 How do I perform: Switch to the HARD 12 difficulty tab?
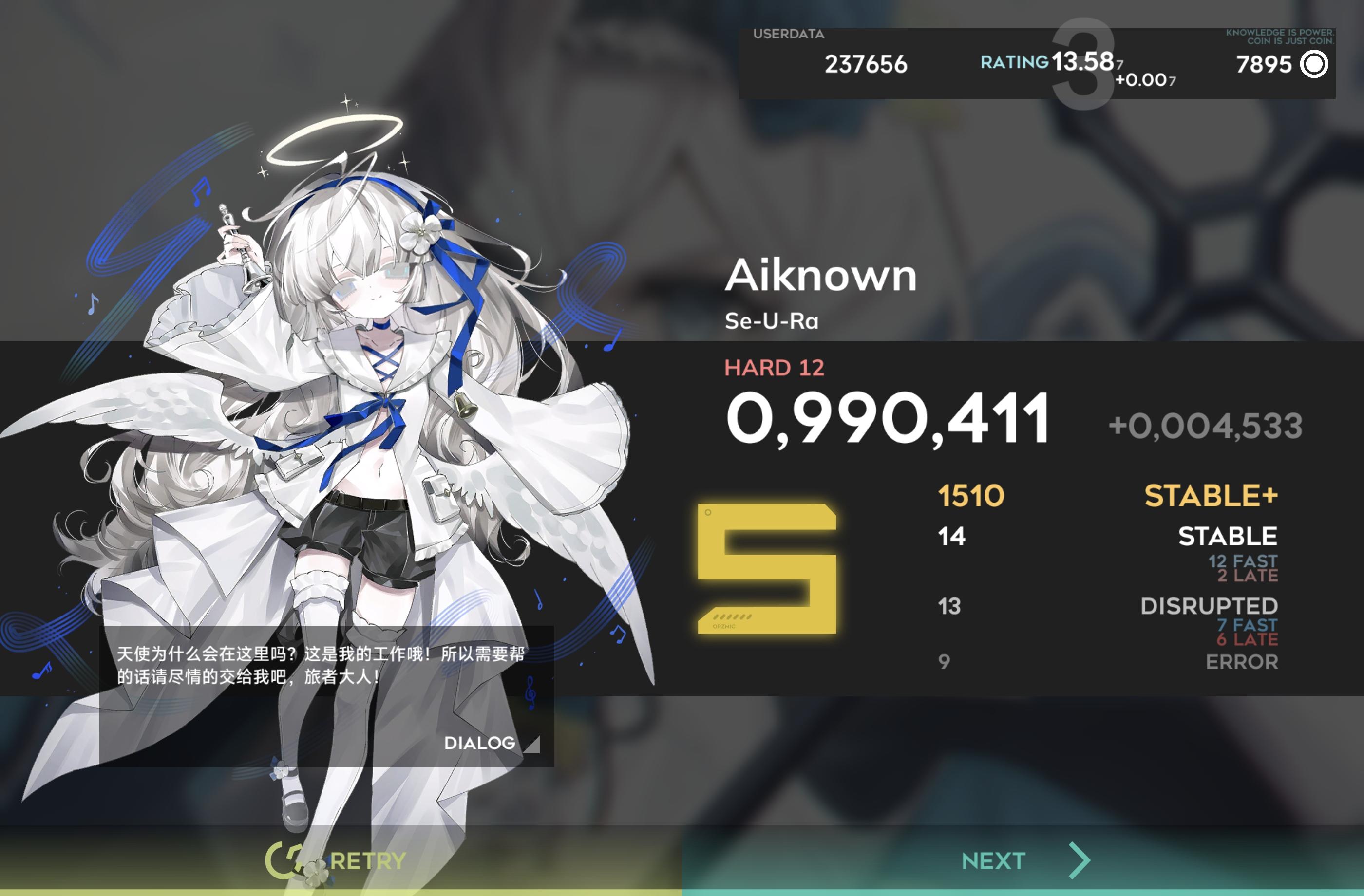(775, 368)
